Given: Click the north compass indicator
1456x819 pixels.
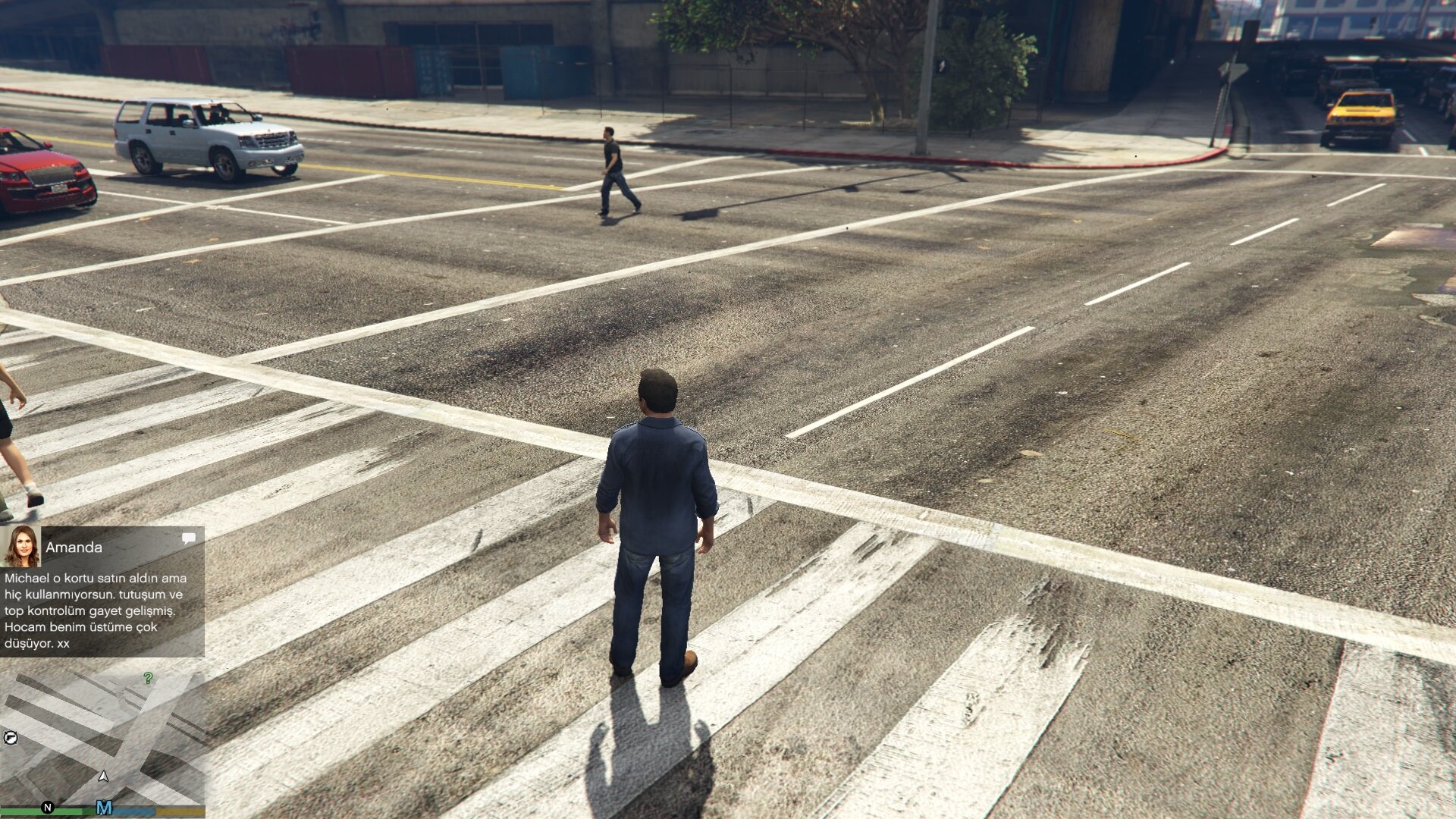Looking at the screenshot, I should click(47, 808).
